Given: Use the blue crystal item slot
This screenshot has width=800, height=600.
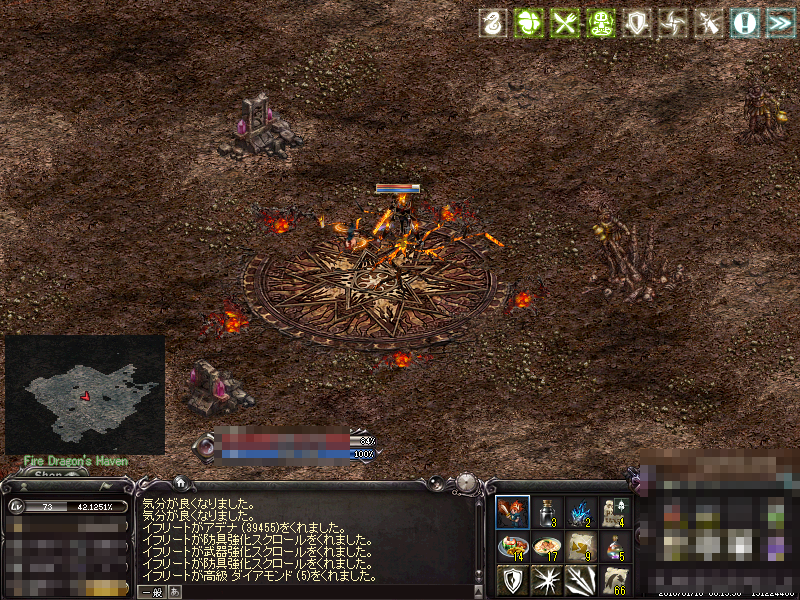Looking at the screenshot, I should tap(580, 512).
